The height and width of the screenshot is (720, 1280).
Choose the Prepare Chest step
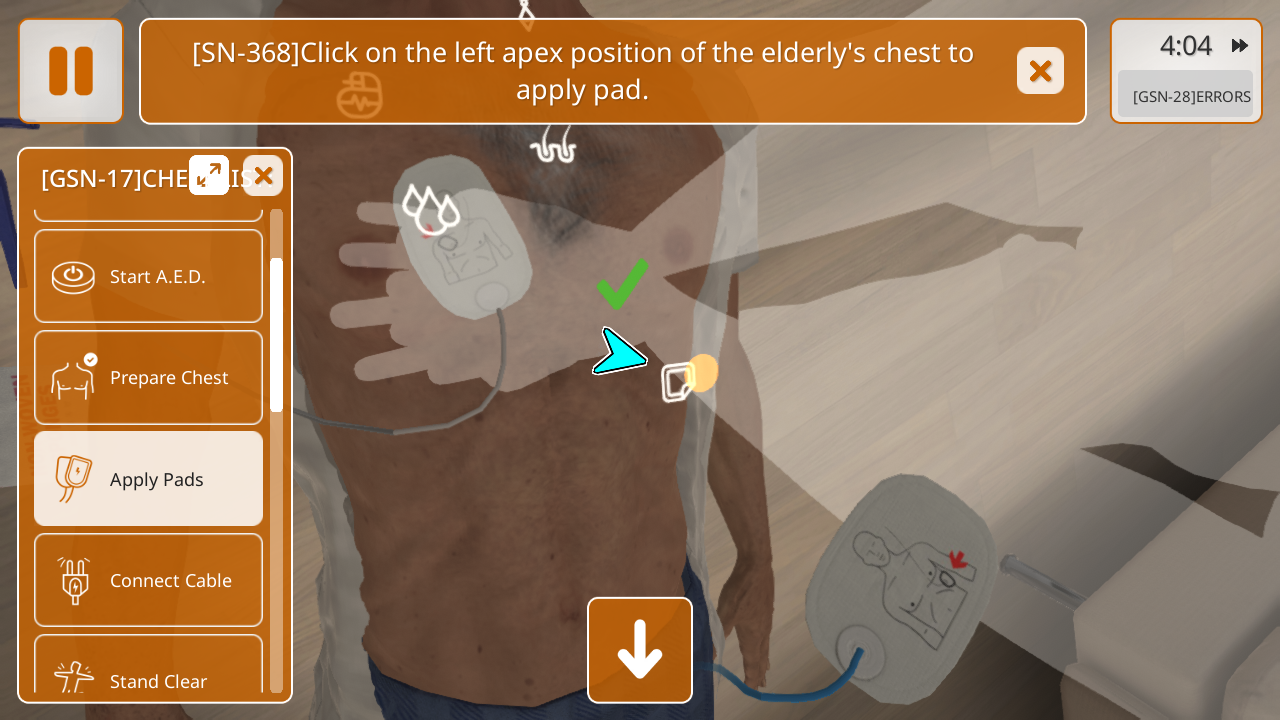click(x=148, y=378)
